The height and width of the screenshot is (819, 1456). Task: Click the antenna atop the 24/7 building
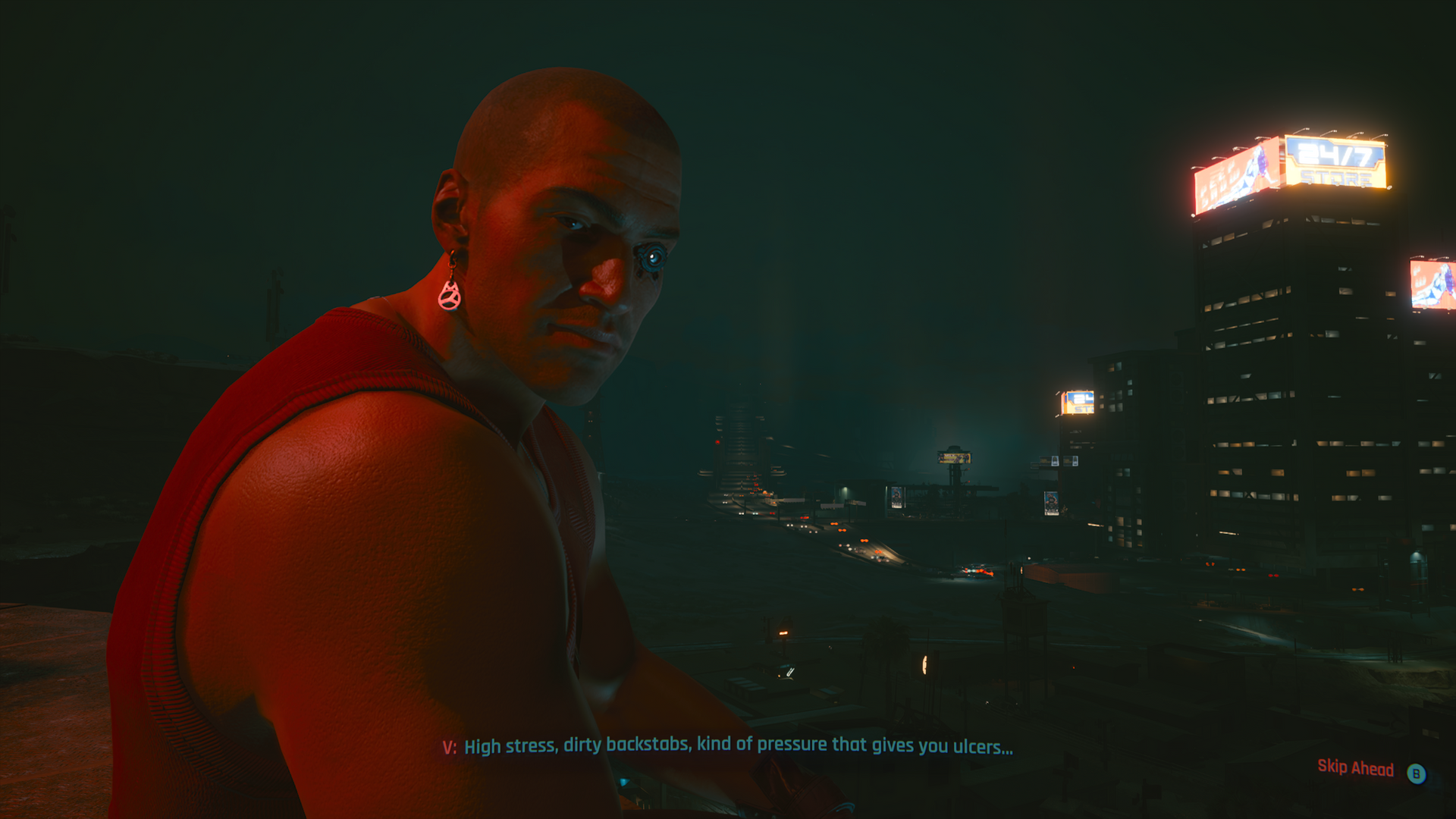coord(1308,129)
